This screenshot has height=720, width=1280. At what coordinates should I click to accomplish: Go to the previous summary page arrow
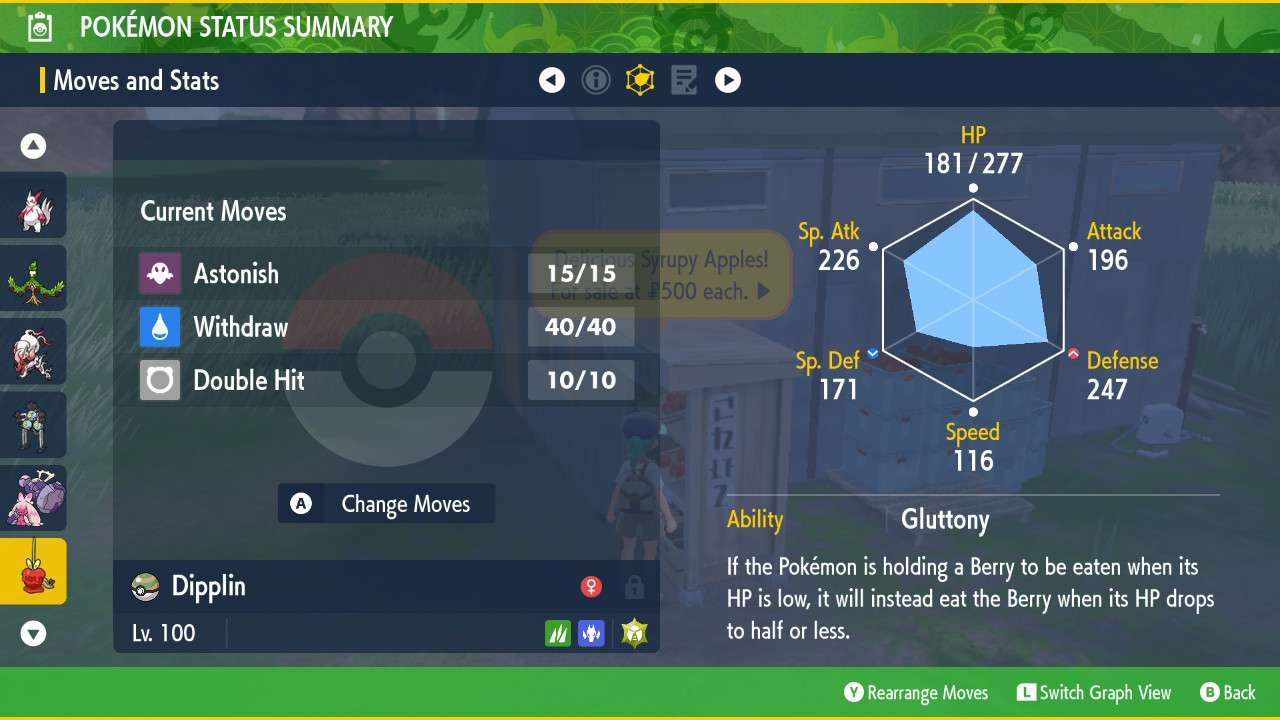(552, 80)
